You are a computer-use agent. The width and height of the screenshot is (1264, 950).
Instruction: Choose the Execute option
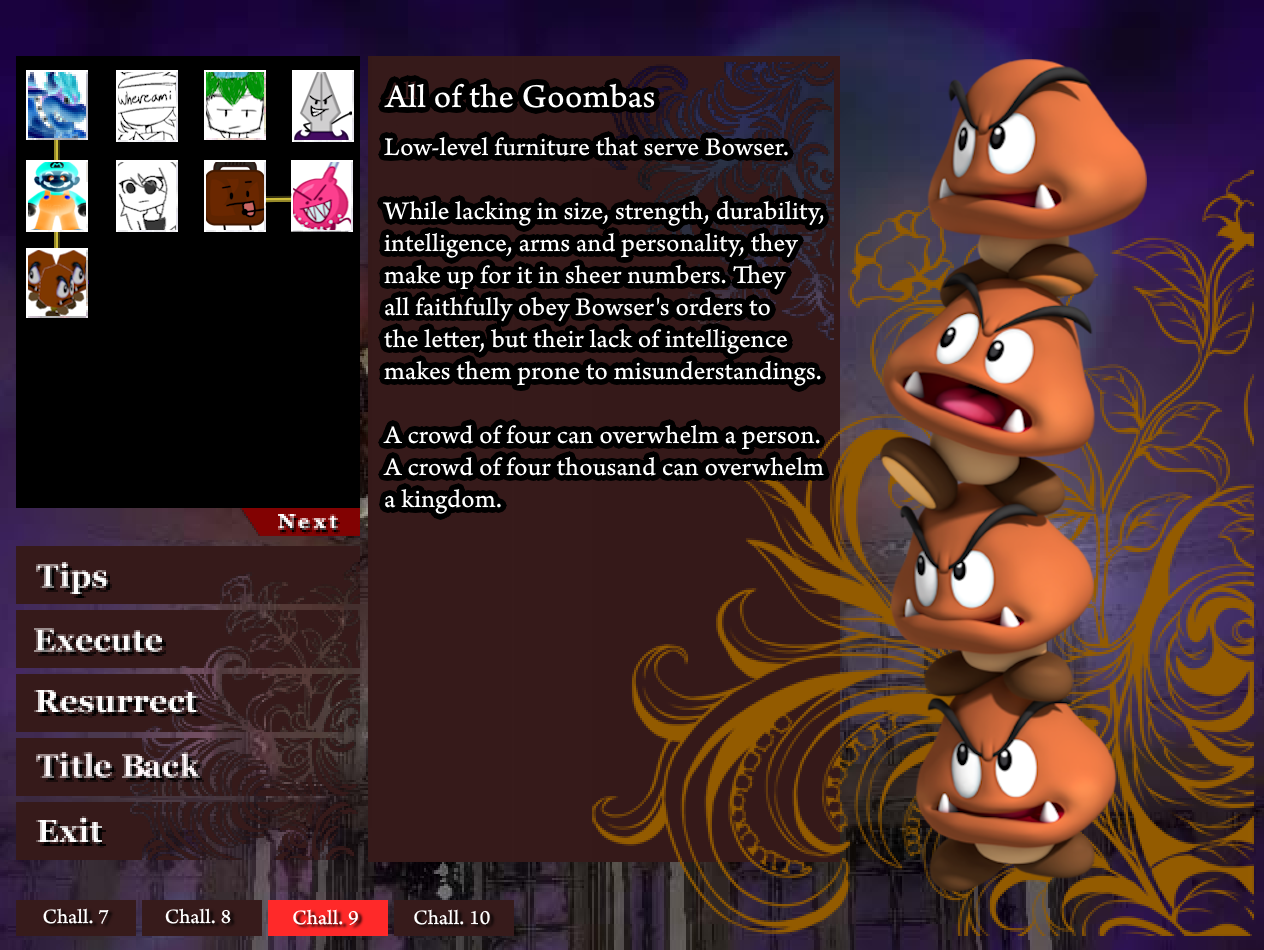tap(99, 640)
